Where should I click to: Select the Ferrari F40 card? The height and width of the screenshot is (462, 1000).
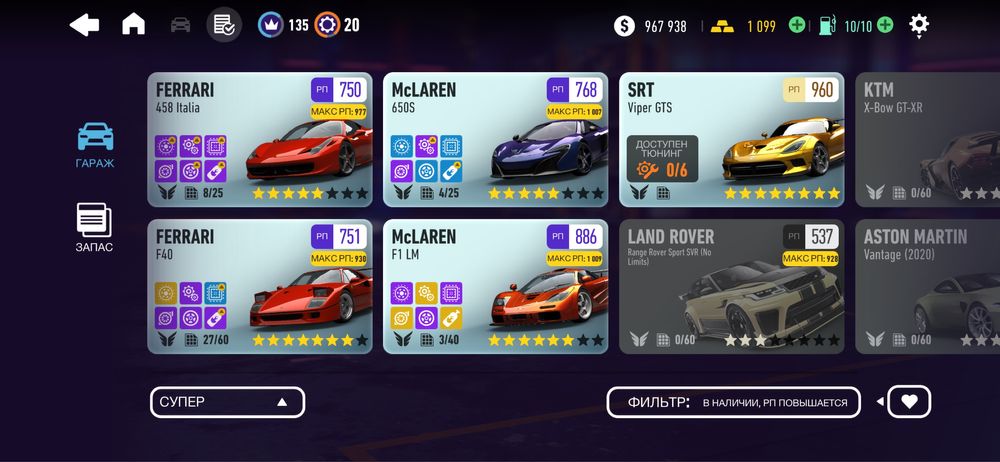(260, 287)
